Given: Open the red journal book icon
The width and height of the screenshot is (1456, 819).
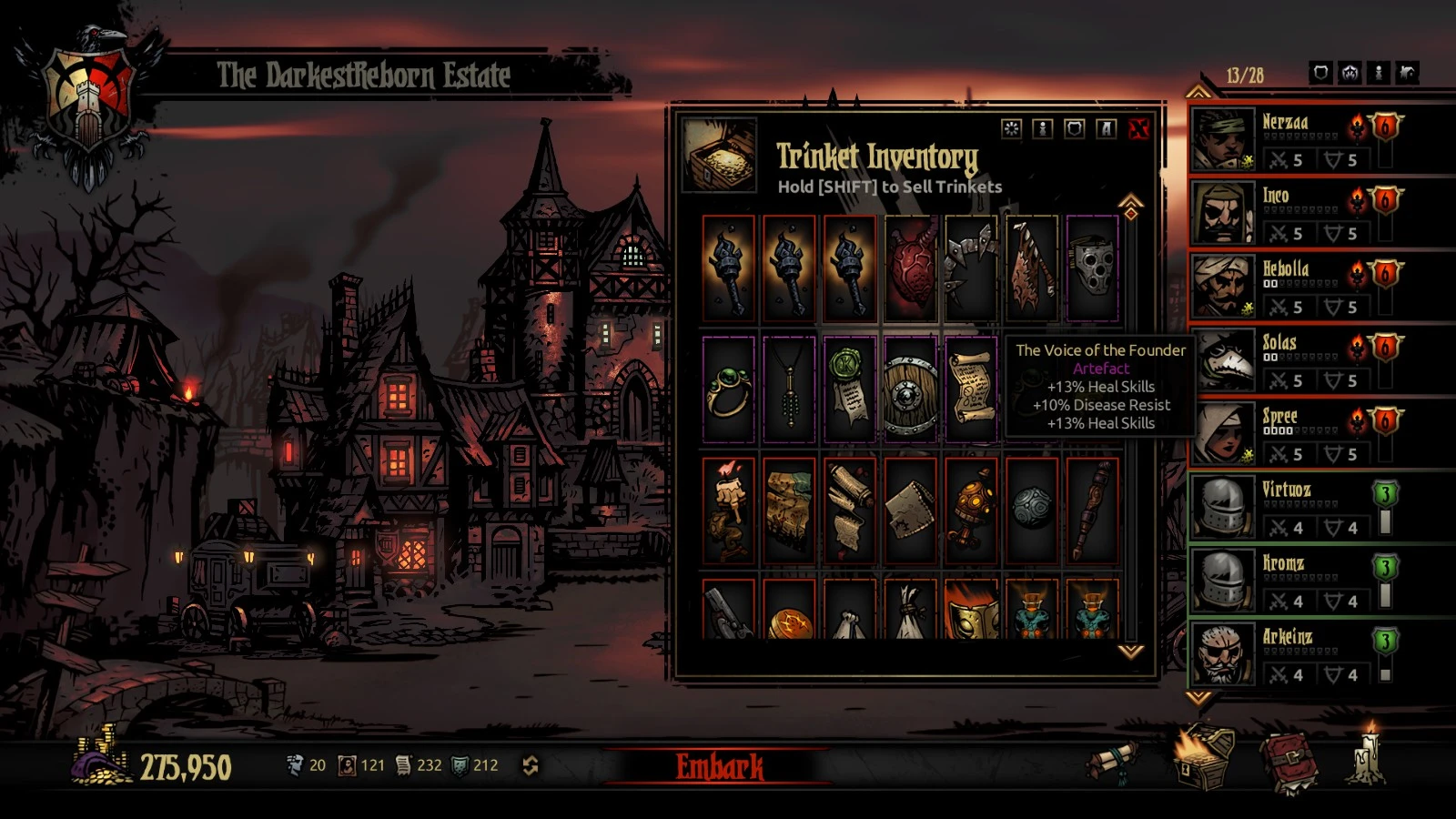Looking at the screenshot, I should pos(1289,763).
